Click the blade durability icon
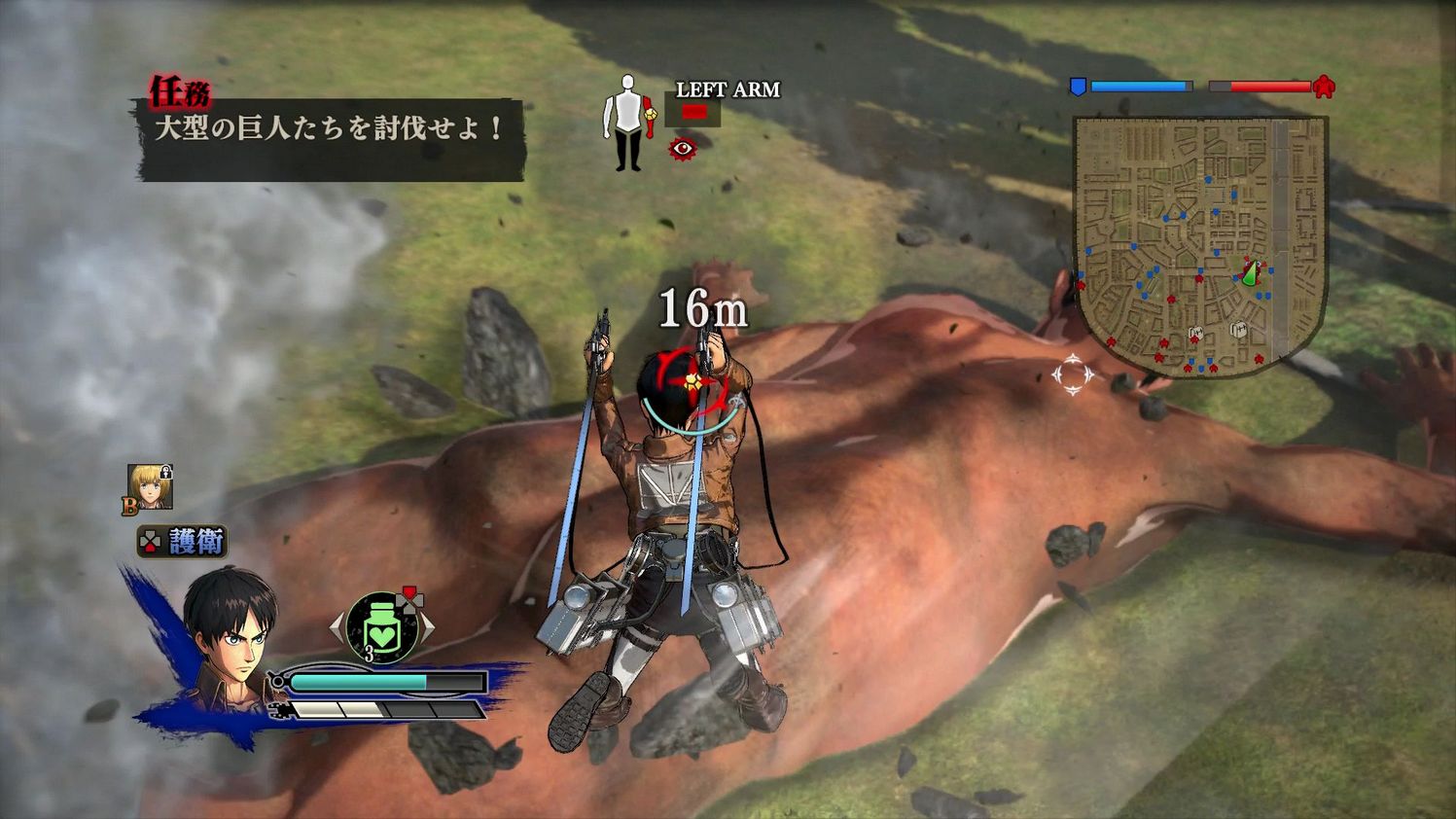The width and height of the screenshot is (1456, 819). pos(279,710)
